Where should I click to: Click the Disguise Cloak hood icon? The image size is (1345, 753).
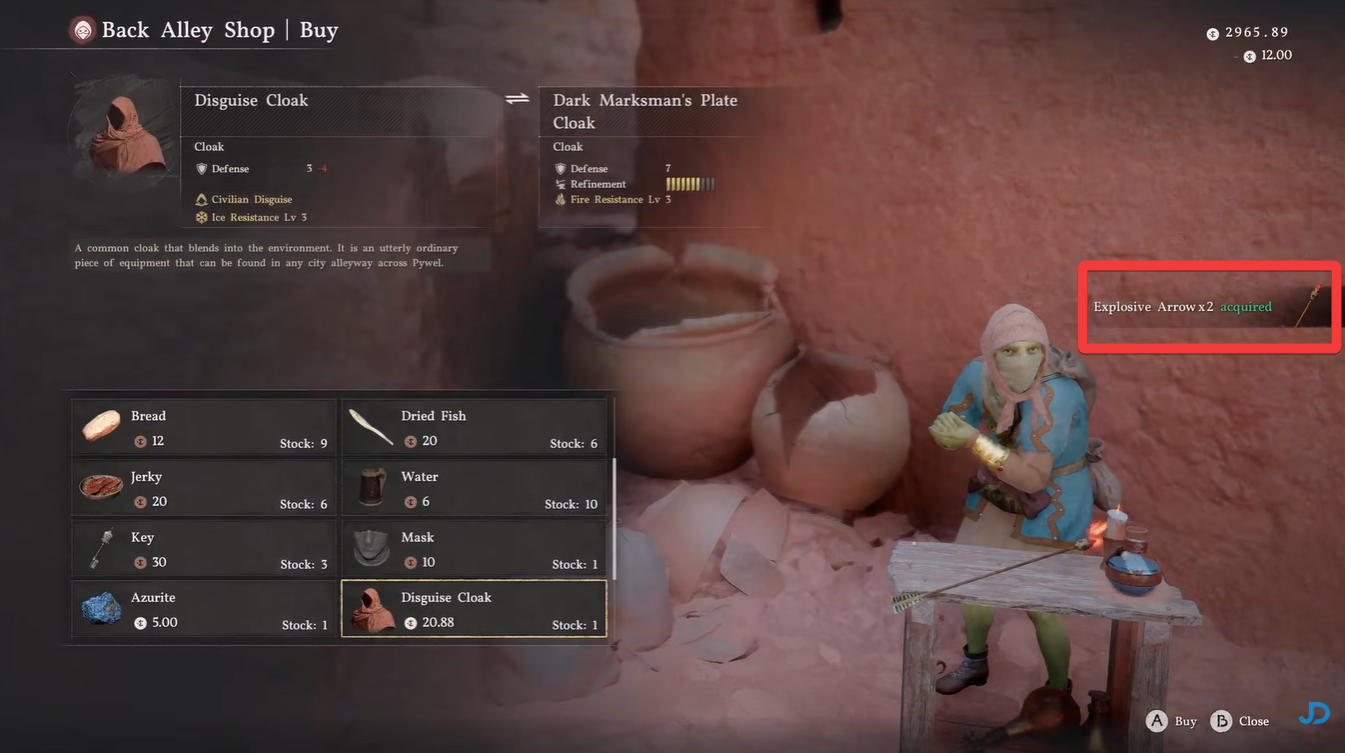click(370, 608)
